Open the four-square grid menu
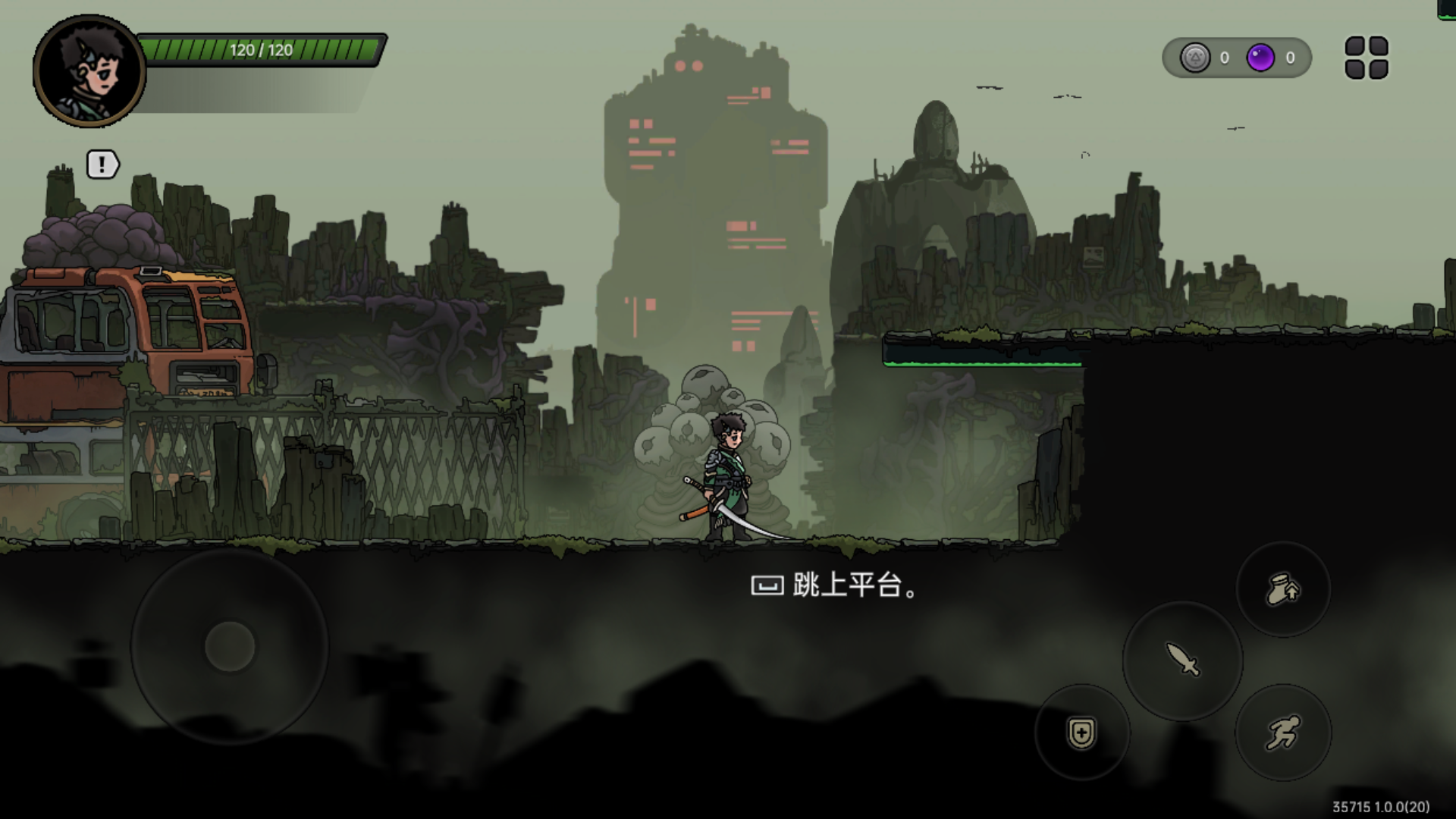The image size is (1456, 819). (1367, 58)
